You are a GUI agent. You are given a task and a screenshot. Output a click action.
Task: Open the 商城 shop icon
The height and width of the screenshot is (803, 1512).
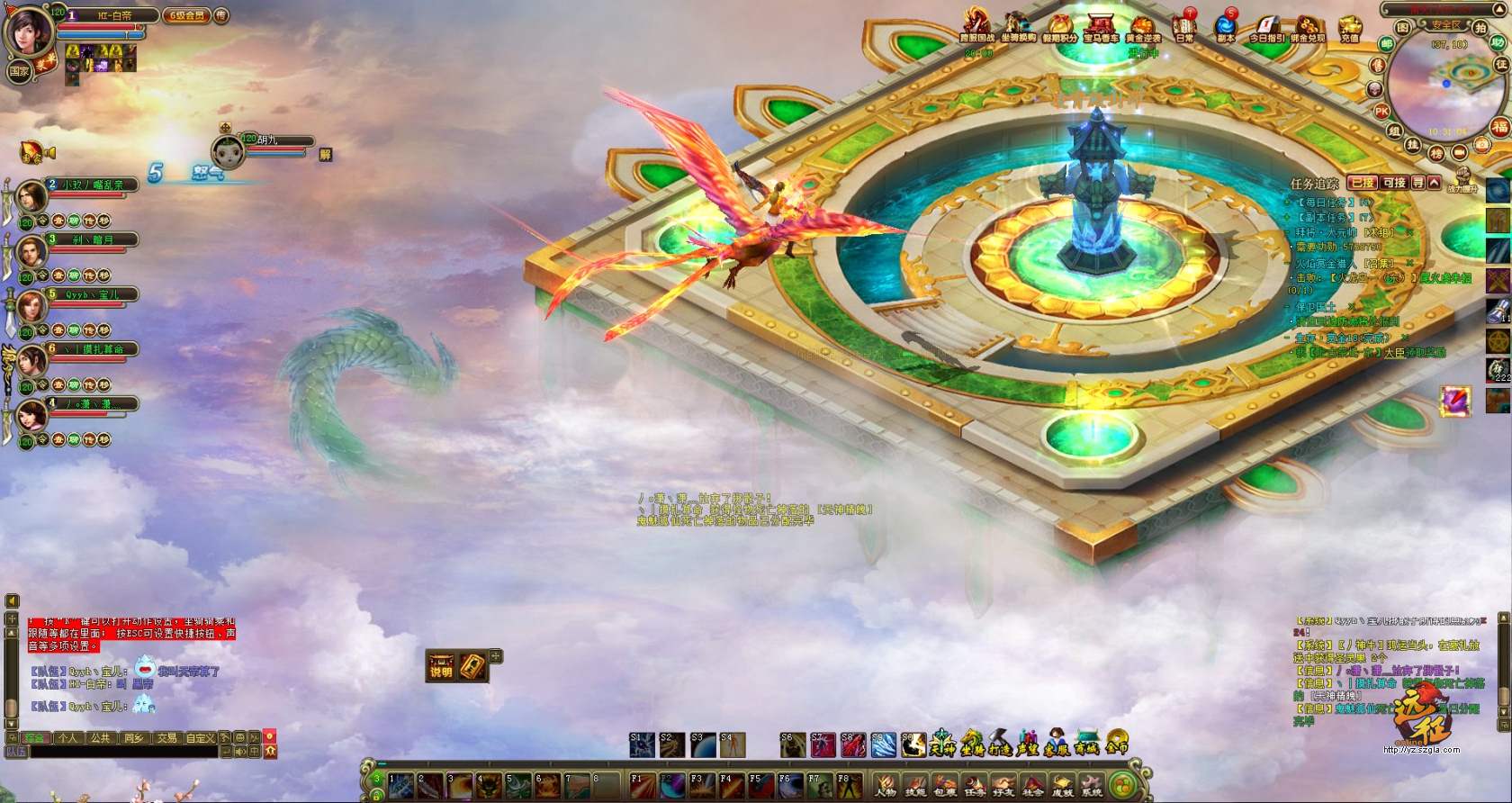1086,744
